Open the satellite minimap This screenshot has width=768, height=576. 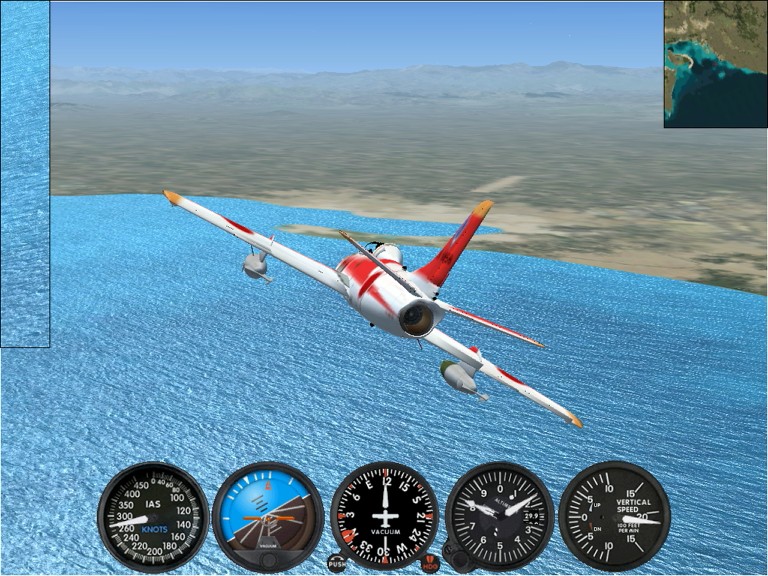715,64
